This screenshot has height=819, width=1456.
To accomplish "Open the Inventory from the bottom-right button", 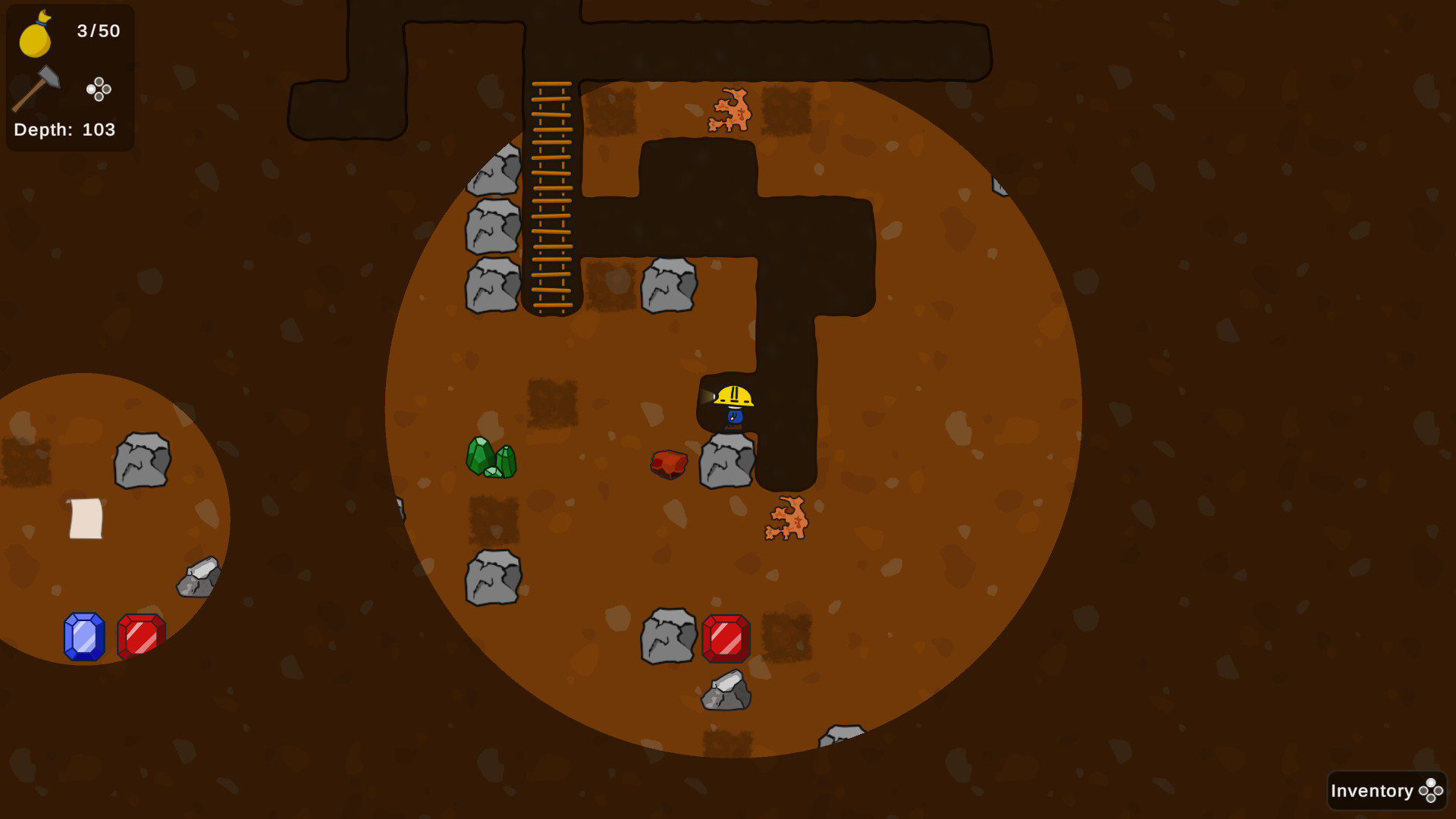I will tap(1371, 790).
